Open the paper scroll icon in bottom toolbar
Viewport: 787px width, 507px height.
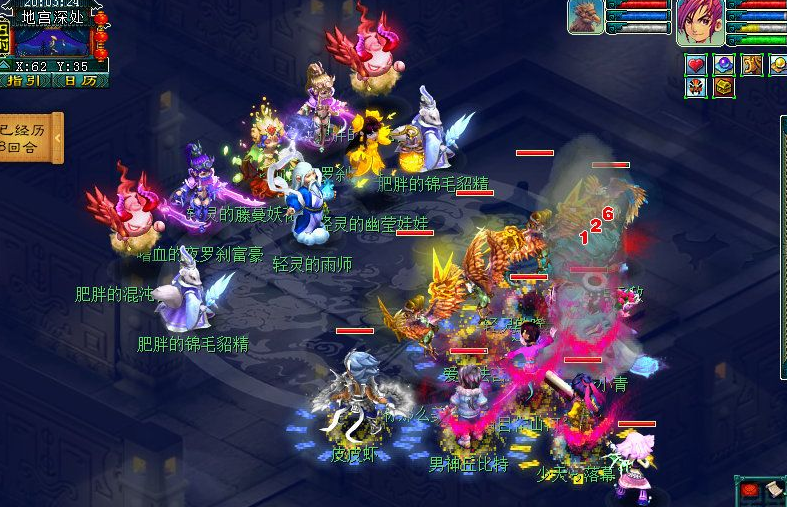772,491
